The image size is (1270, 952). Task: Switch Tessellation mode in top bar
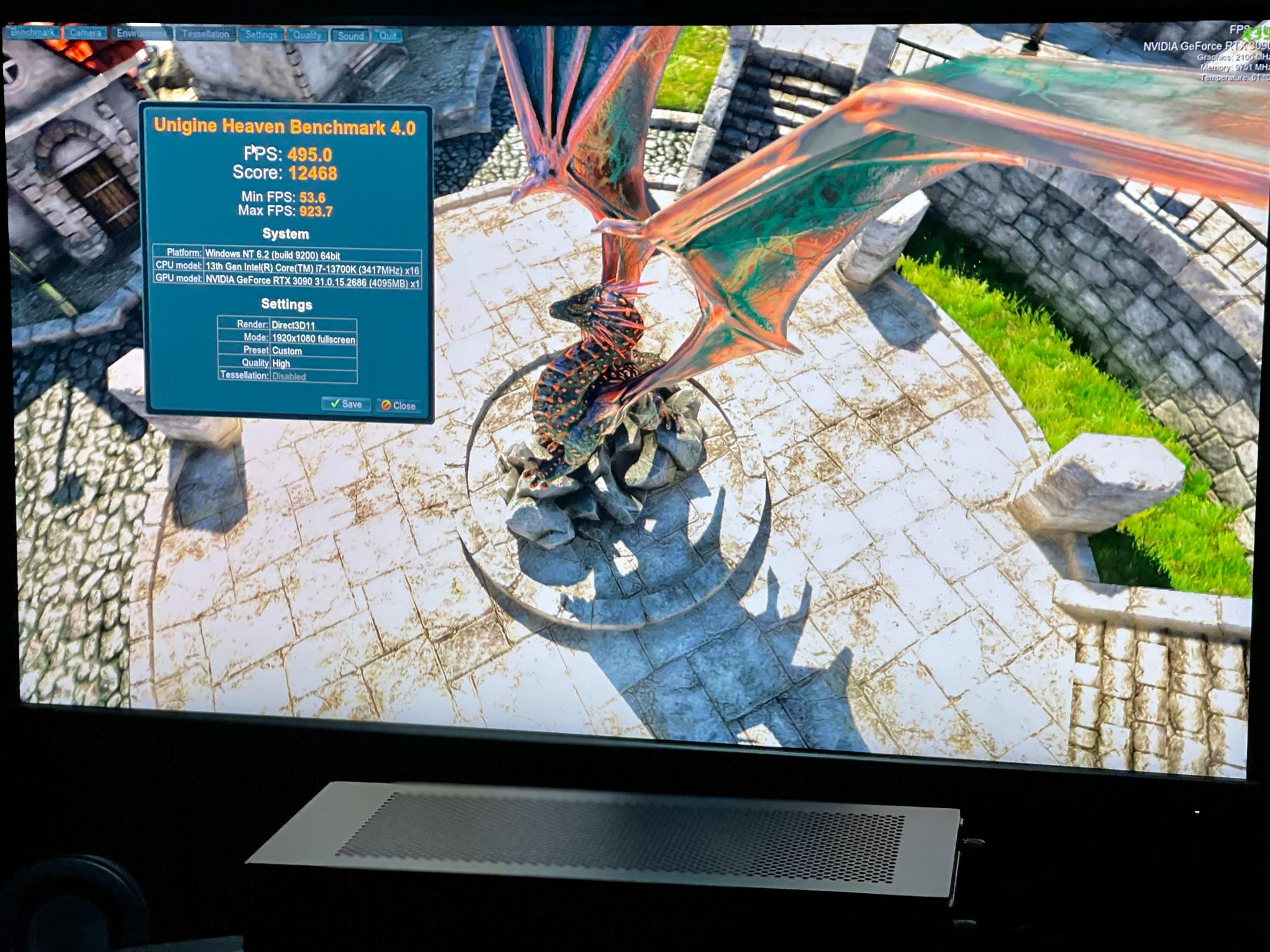[205, 34]
